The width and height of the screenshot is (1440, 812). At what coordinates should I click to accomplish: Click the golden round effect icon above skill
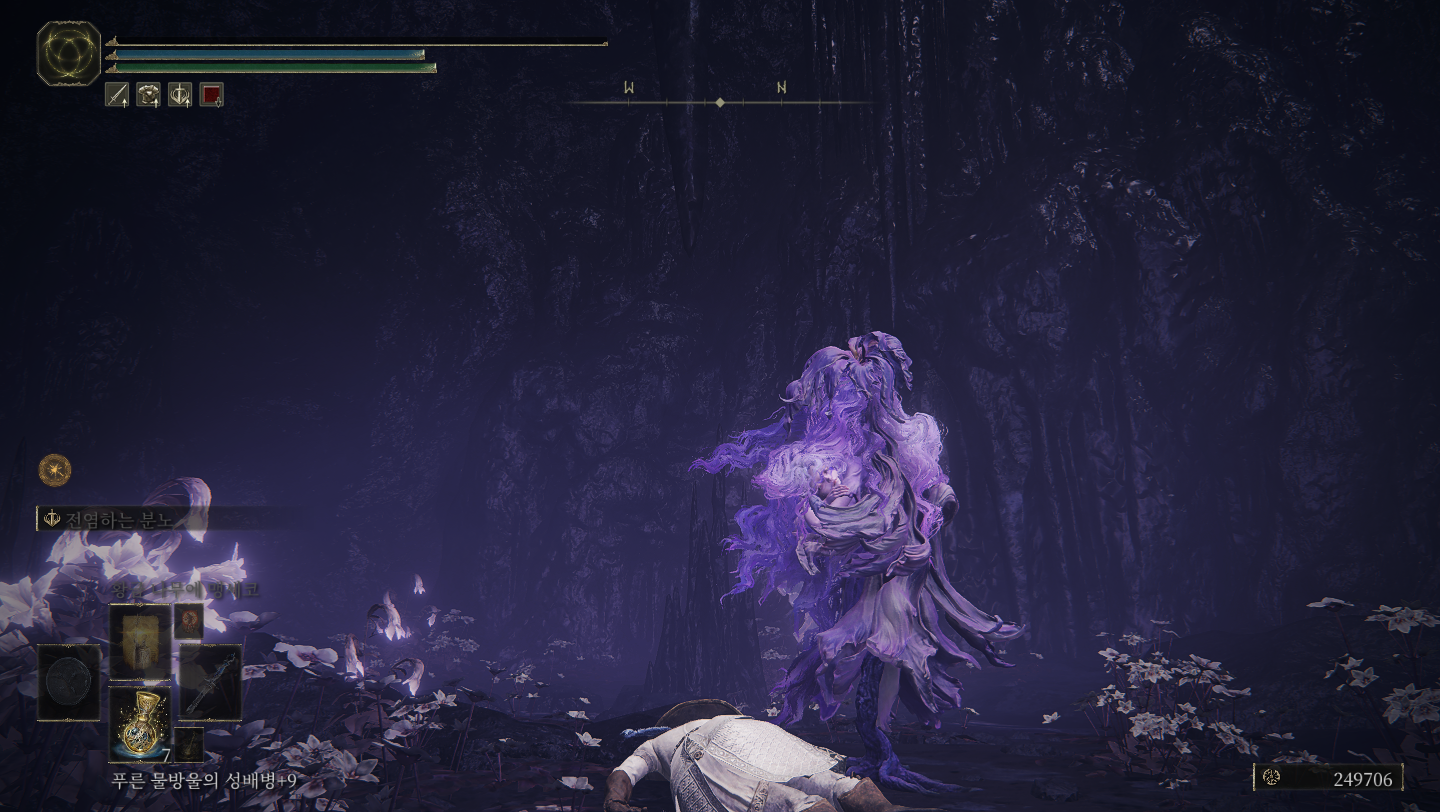54,468
